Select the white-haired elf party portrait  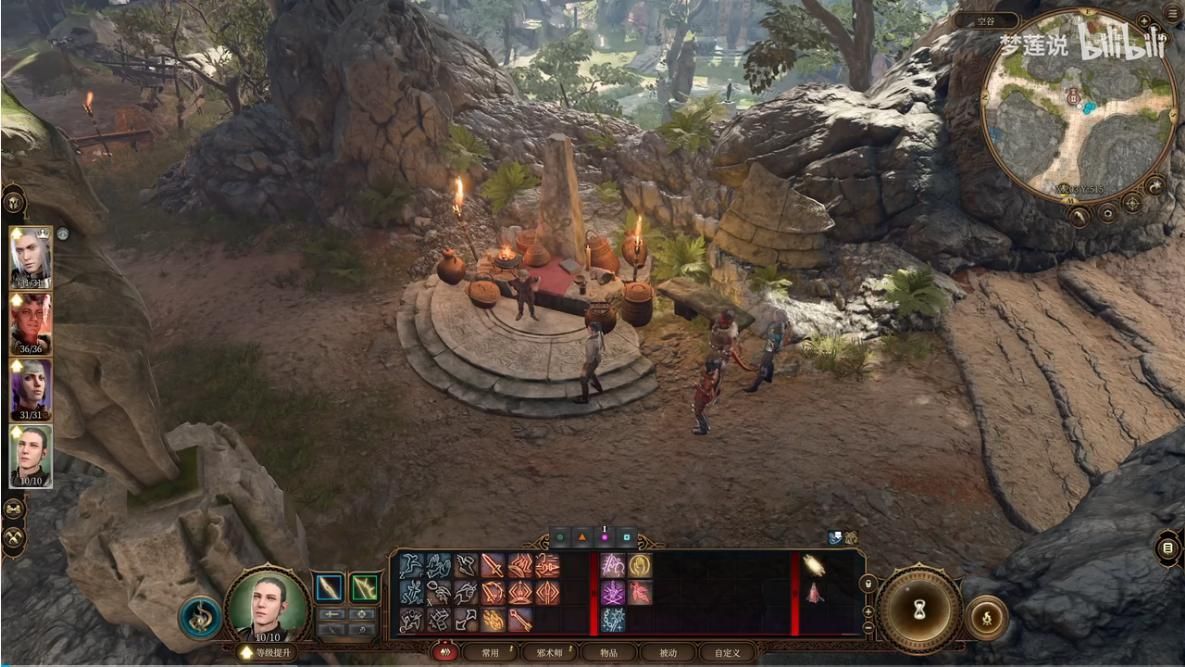[x=30, y=258]
